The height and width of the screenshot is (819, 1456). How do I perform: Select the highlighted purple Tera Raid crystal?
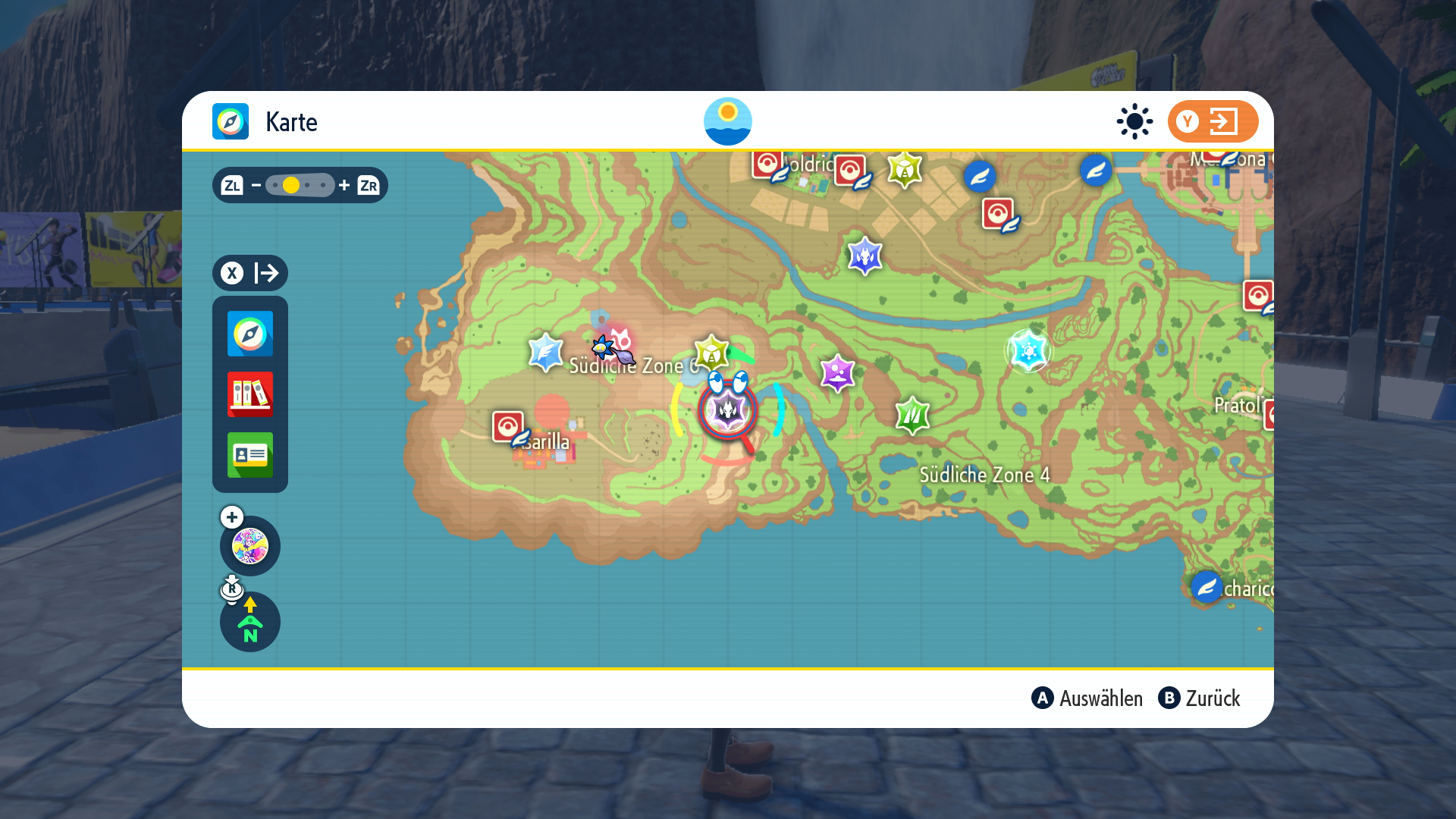click(726, 409)
